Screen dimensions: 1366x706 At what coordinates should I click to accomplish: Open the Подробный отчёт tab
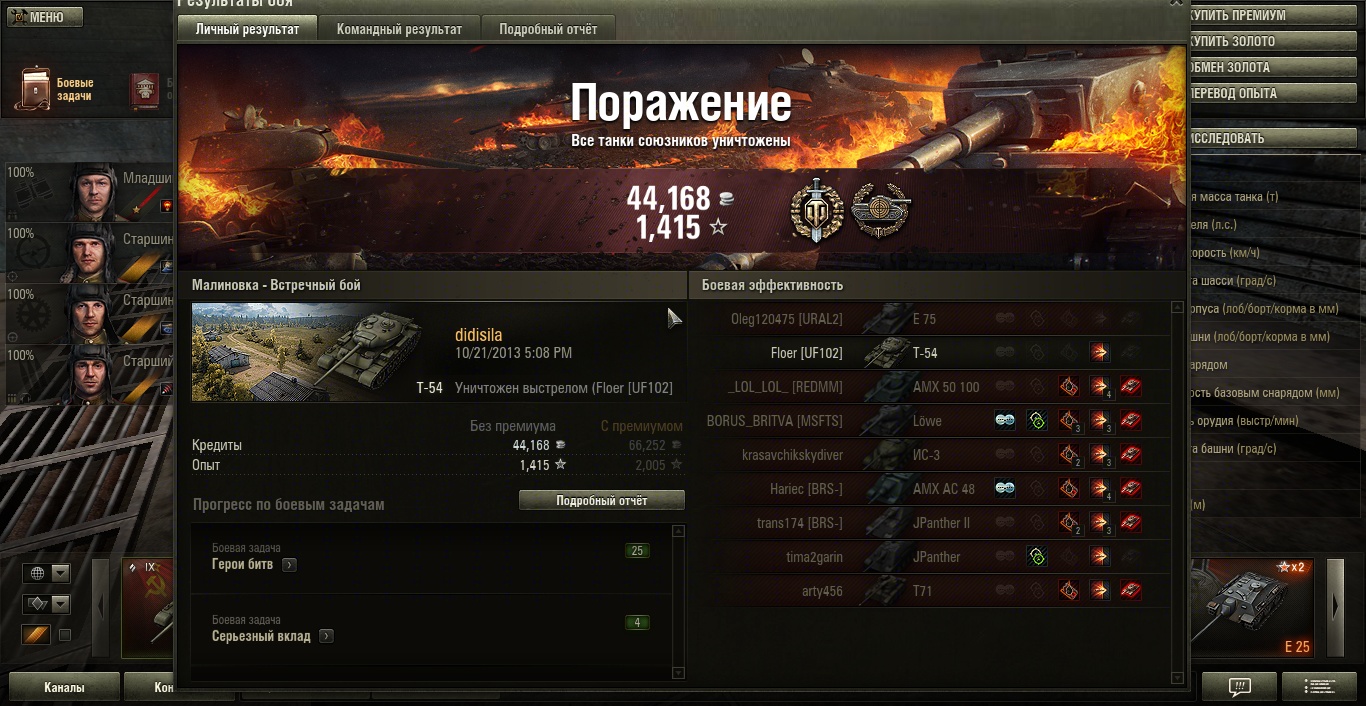click(x=548, y=29)
